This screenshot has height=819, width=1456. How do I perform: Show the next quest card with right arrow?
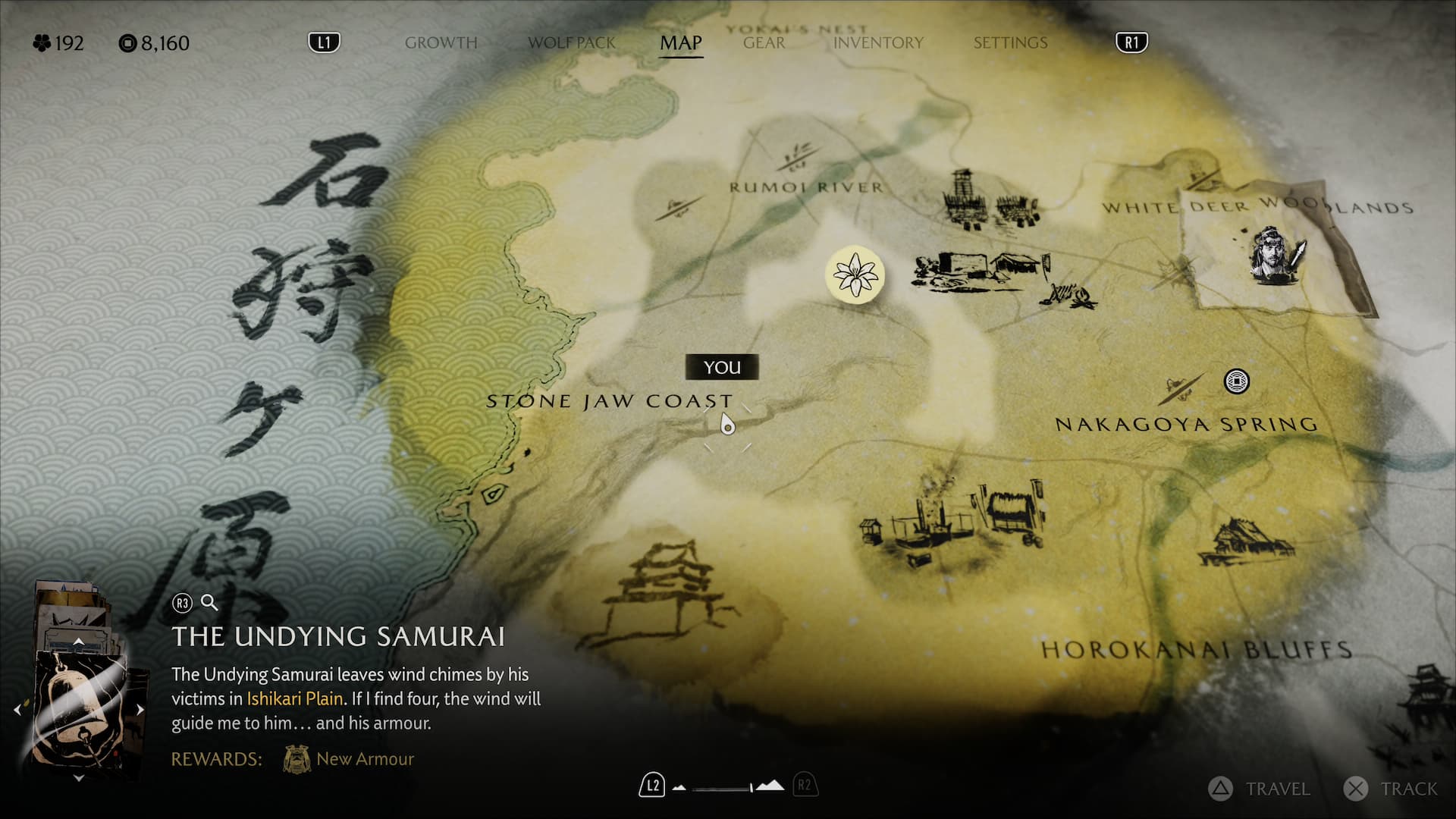[140, 710]
